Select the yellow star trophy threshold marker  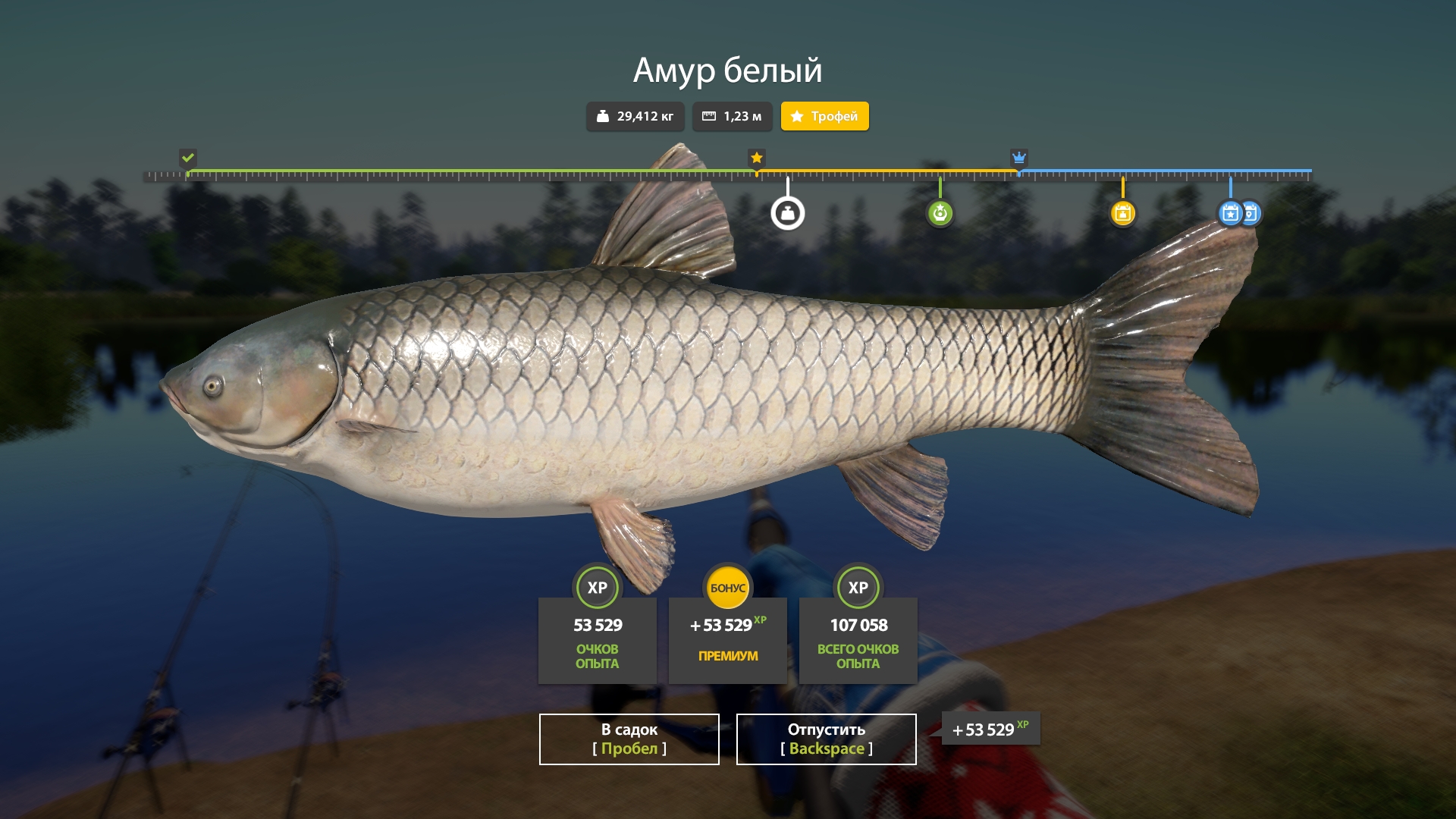pos(756,158)
